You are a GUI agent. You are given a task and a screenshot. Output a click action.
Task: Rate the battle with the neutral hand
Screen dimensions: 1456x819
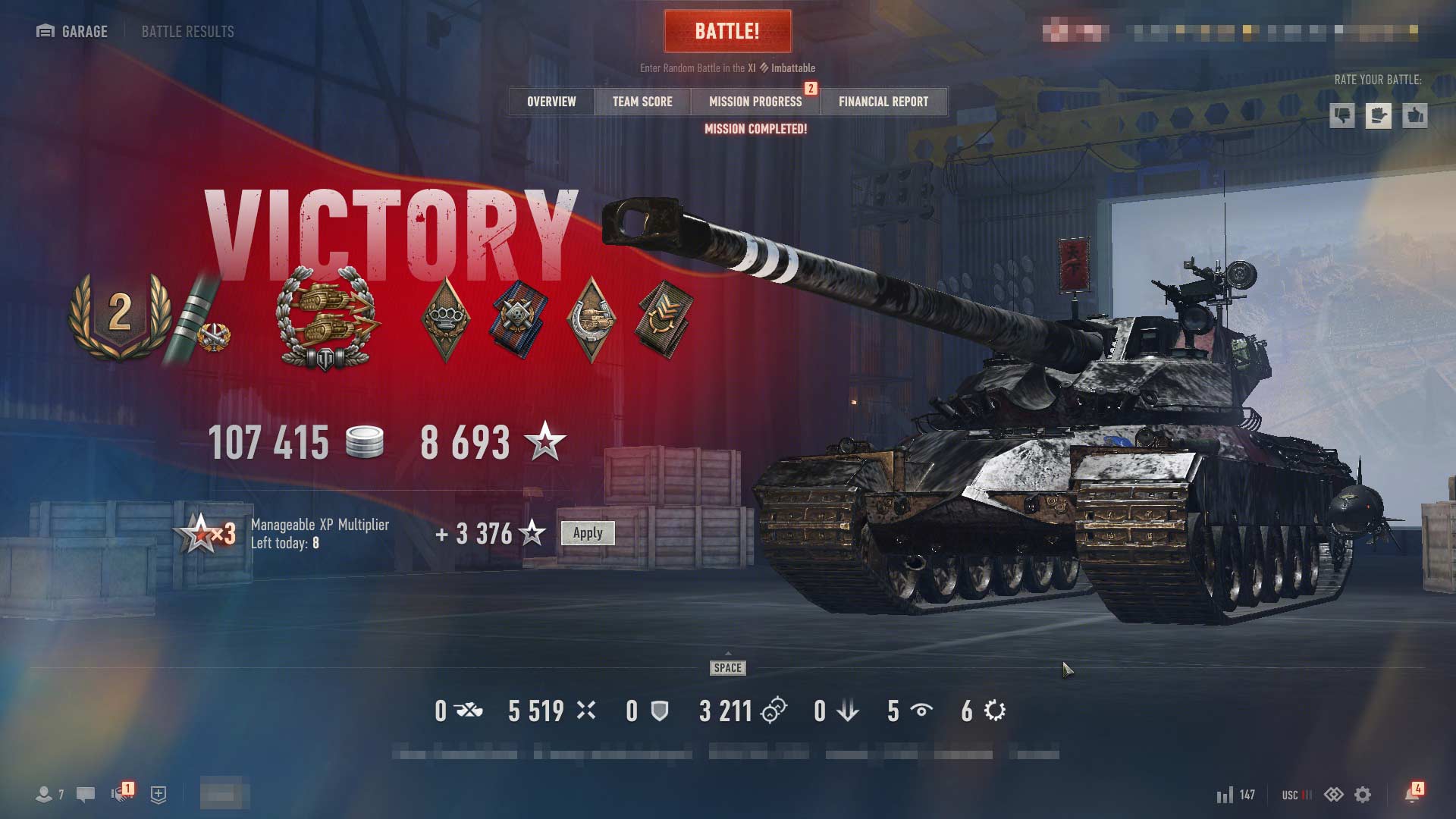[x=1379, y=116]
